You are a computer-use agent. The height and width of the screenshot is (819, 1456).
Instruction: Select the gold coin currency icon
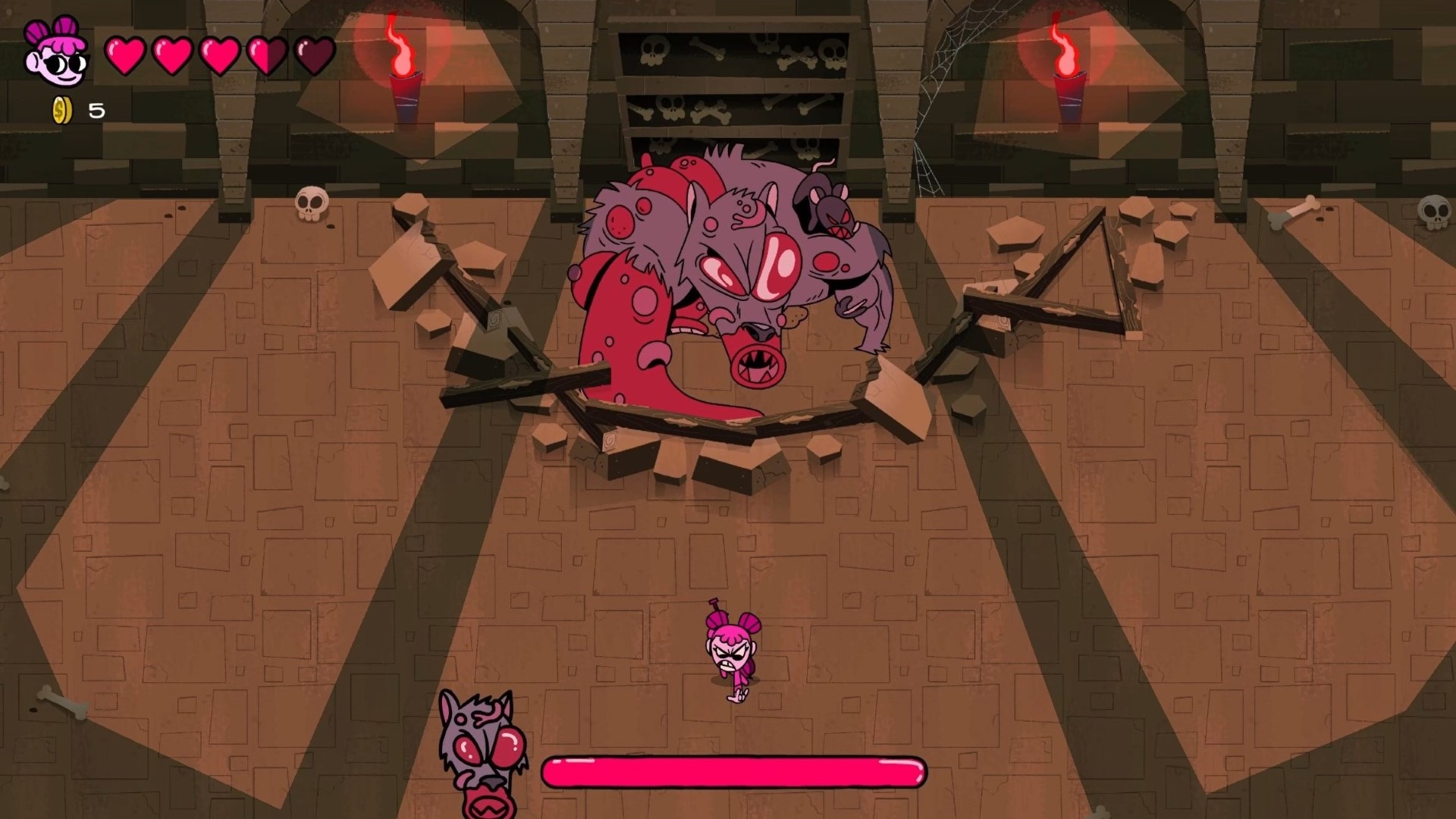(x=62, y=111)
